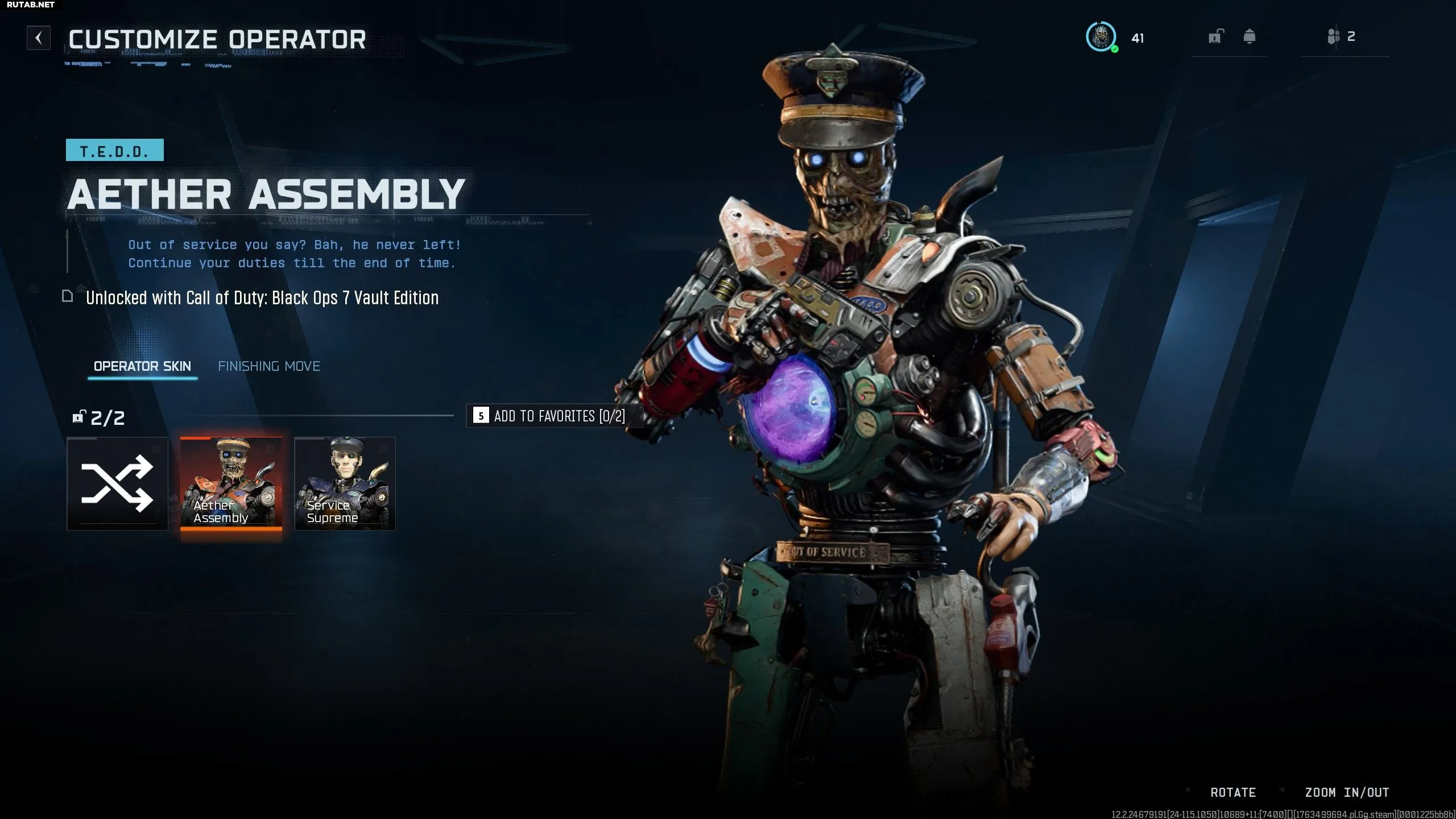This screenshot has height=819, width=1456.
Task: Choose the shuffle random skin tile
Action: (118, 483)
